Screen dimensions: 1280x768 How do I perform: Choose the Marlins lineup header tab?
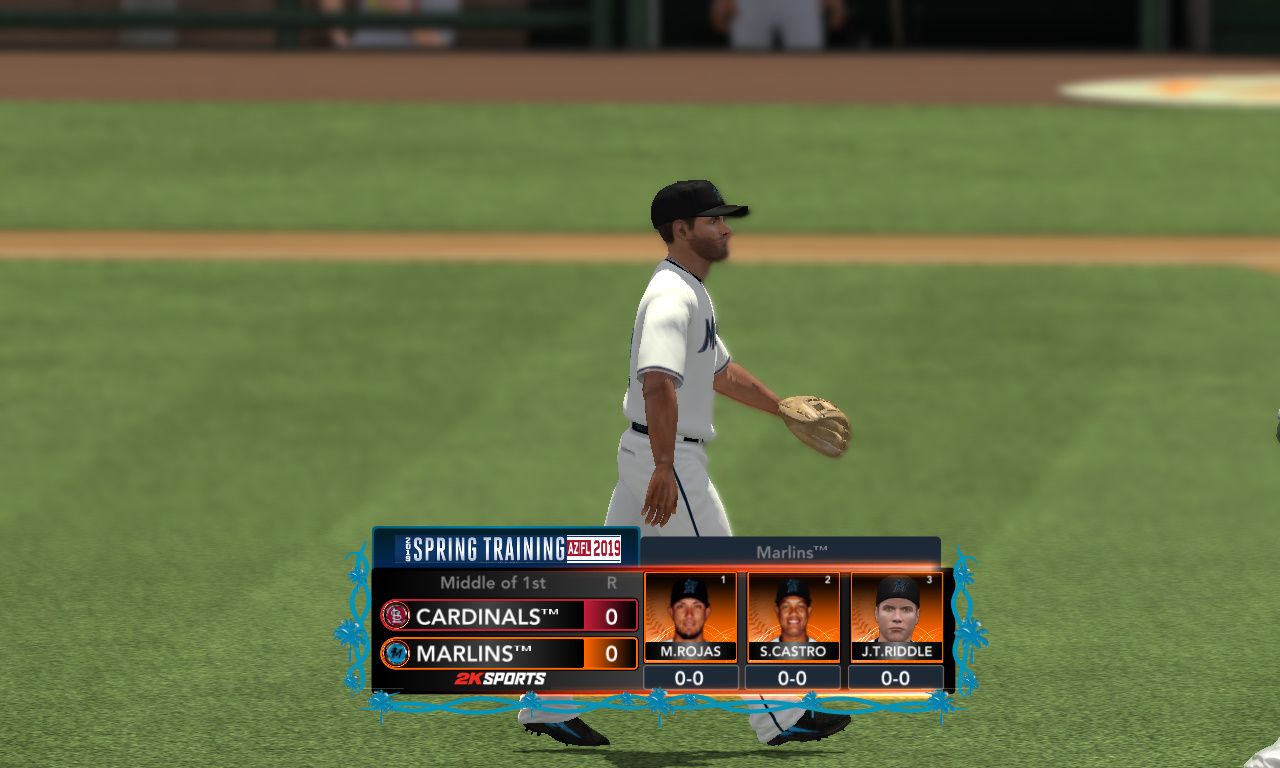790,552
